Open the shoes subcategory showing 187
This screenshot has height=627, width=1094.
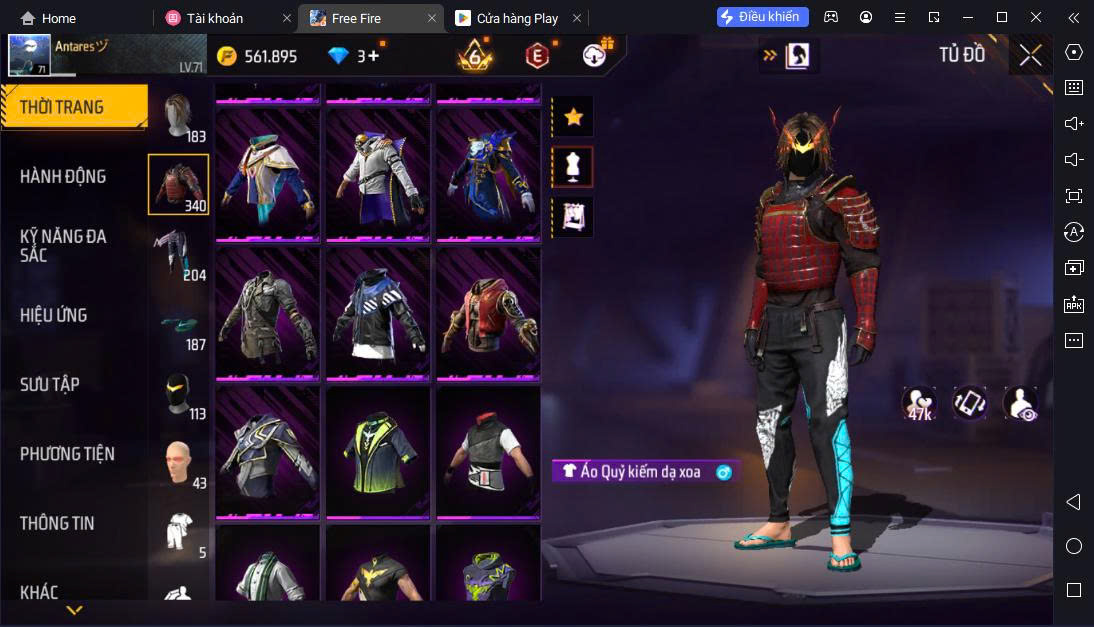[179, 325]
